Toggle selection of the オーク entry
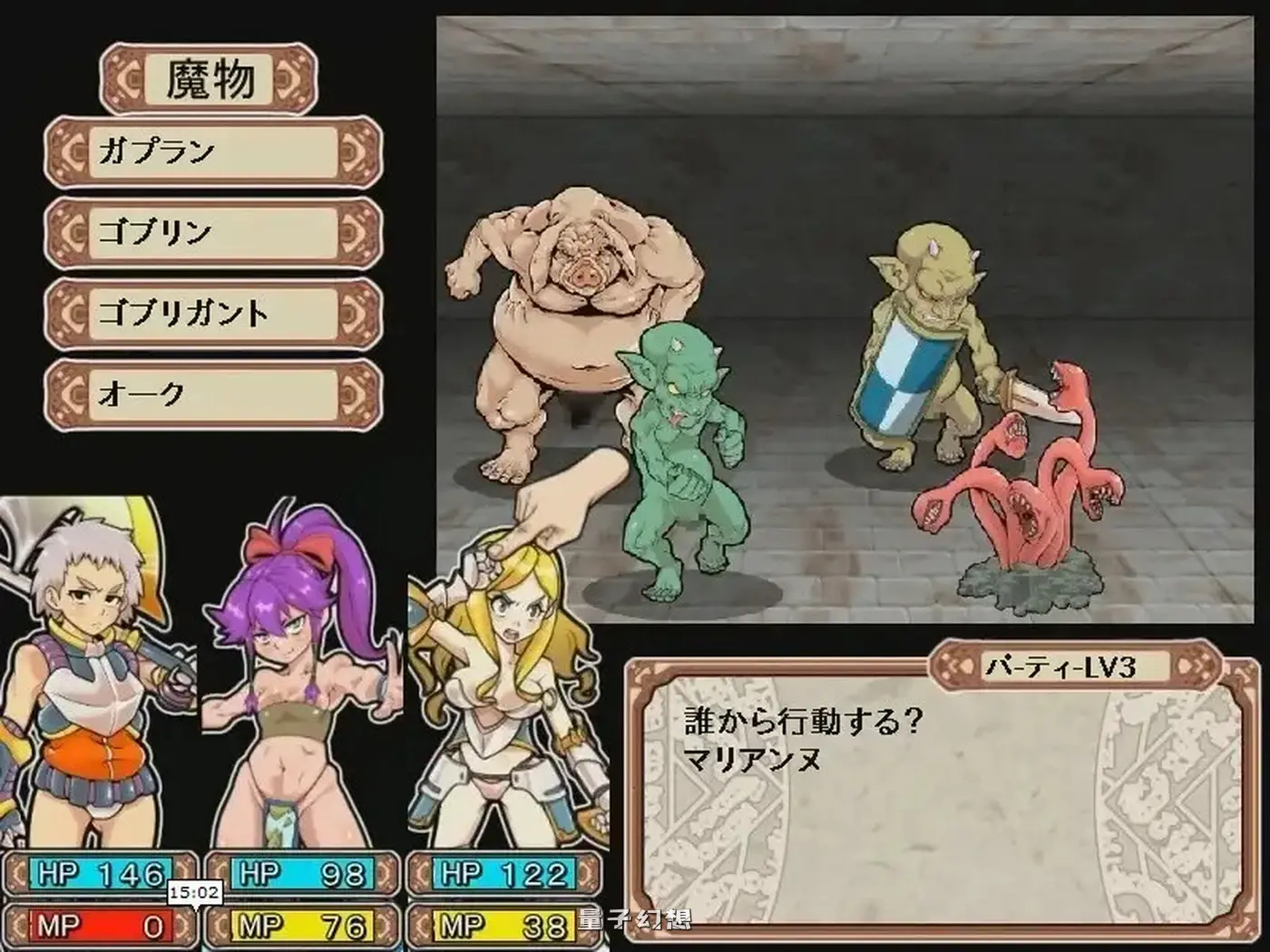The image size is (1270, 952). (209, 393)
